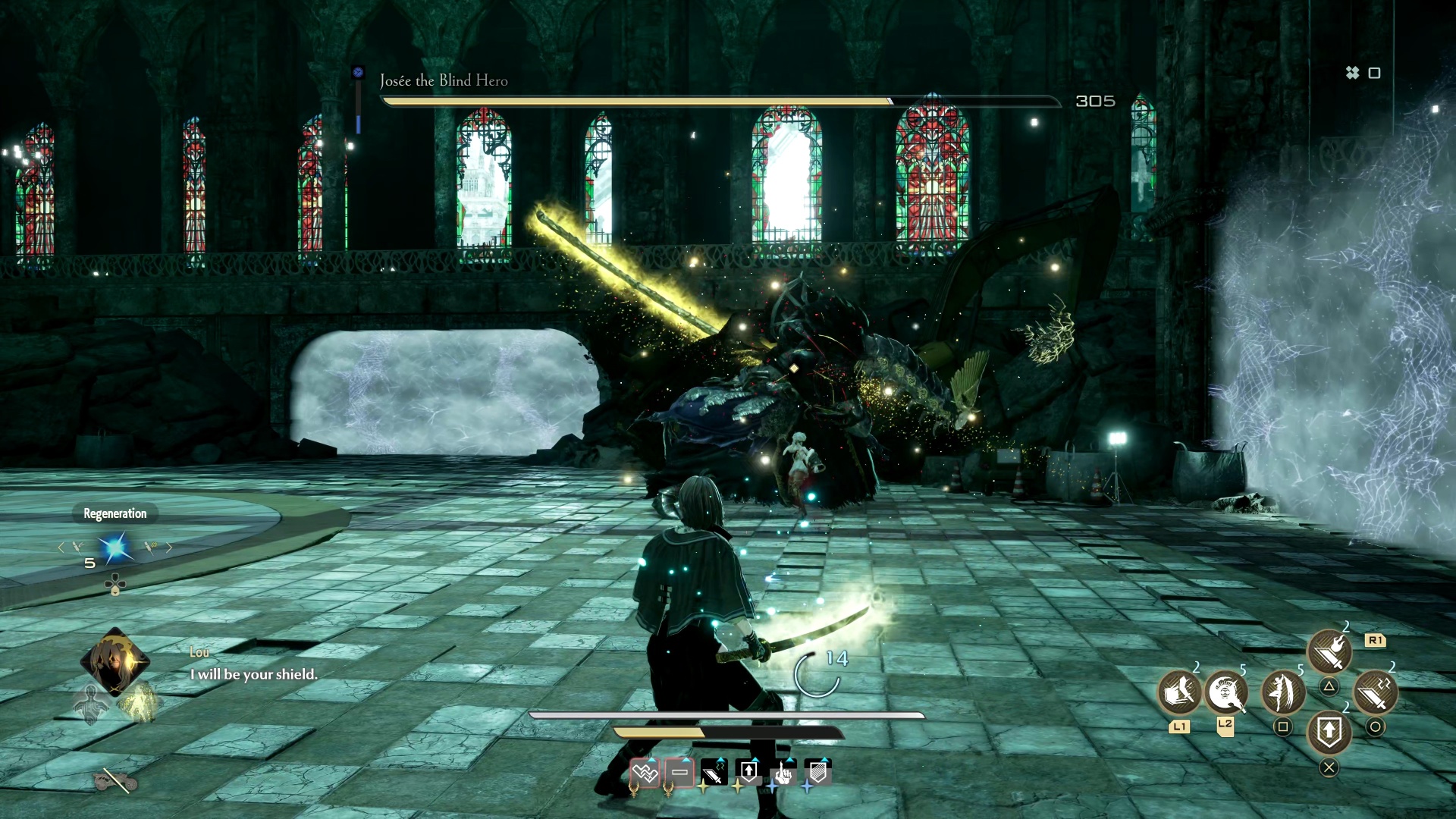Select the defense-up shield skill on Cross

1329,733
